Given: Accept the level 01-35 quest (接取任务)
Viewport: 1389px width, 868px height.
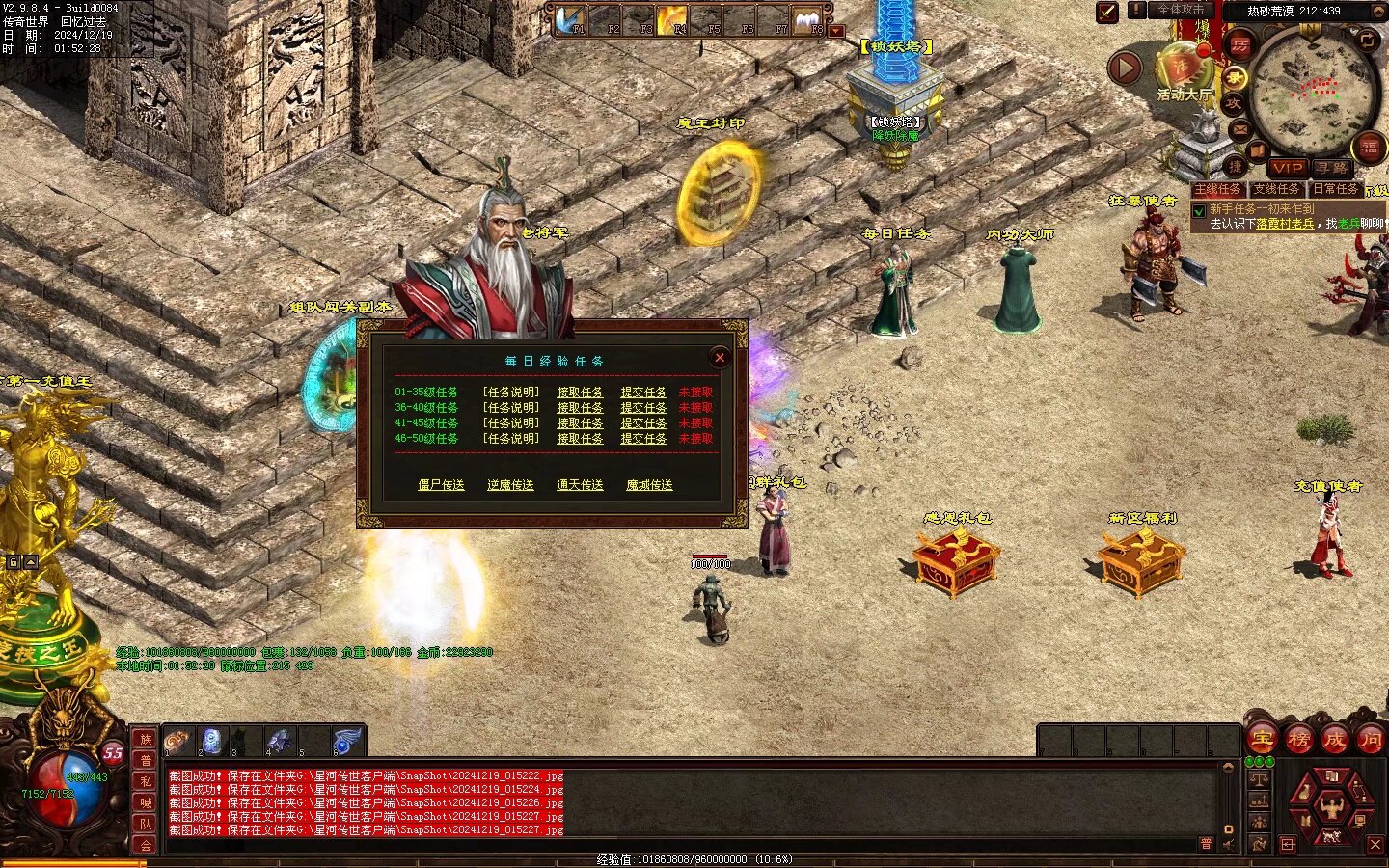Looking at the screenshot, I should 580,393.
